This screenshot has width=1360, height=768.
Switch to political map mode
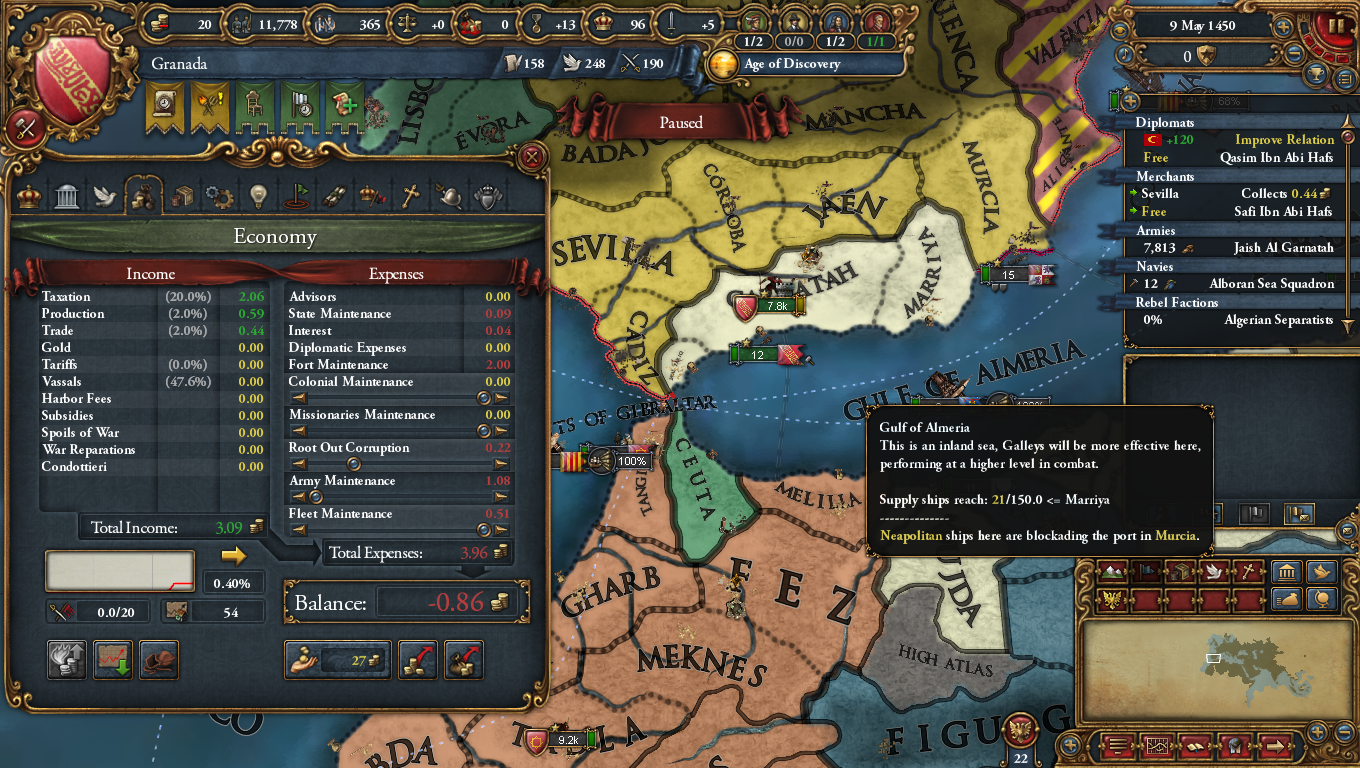1147,571
